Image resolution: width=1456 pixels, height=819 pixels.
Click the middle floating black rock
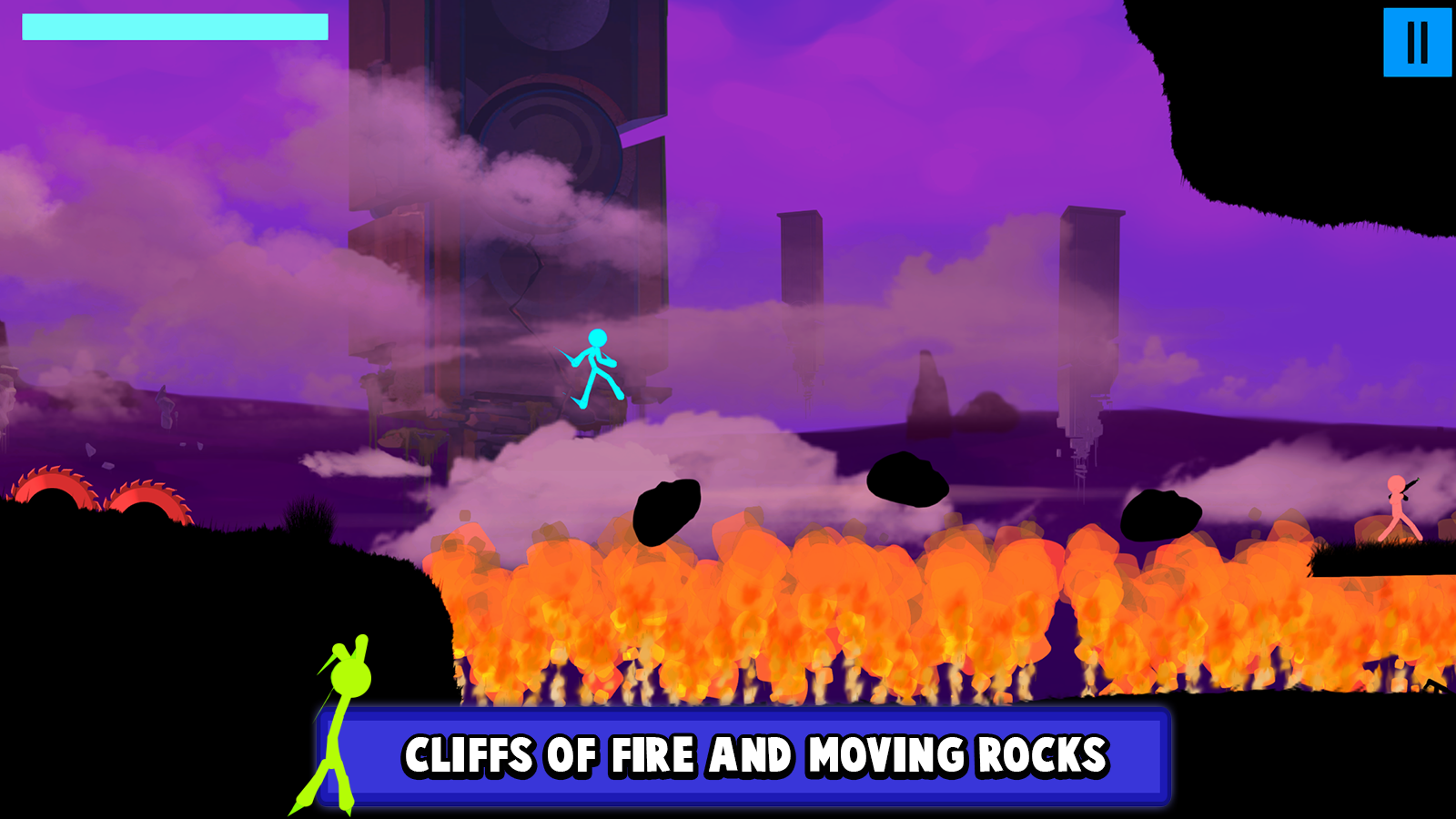point(908,480)
